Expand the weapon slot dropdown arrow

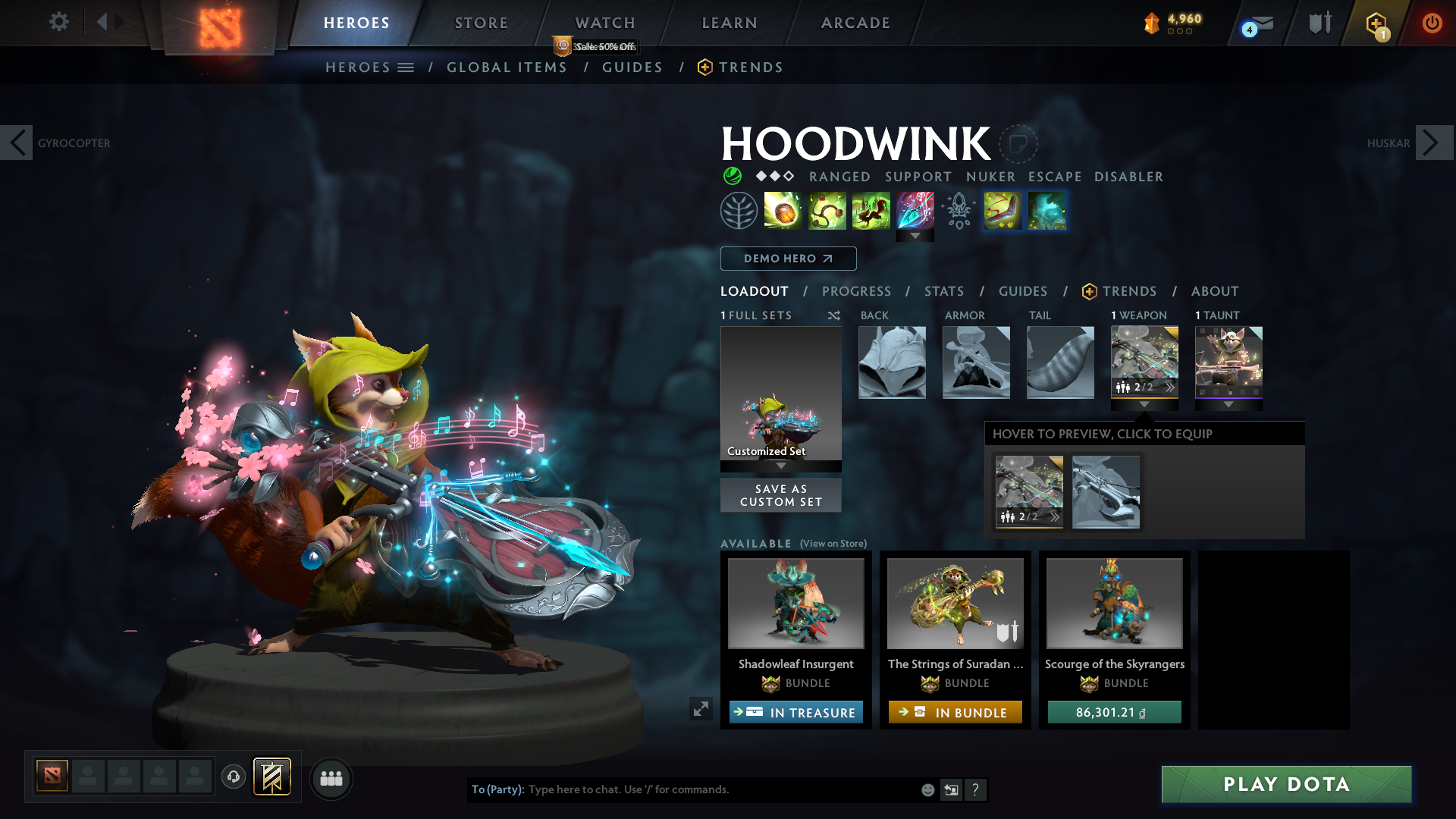[1144, 405]
